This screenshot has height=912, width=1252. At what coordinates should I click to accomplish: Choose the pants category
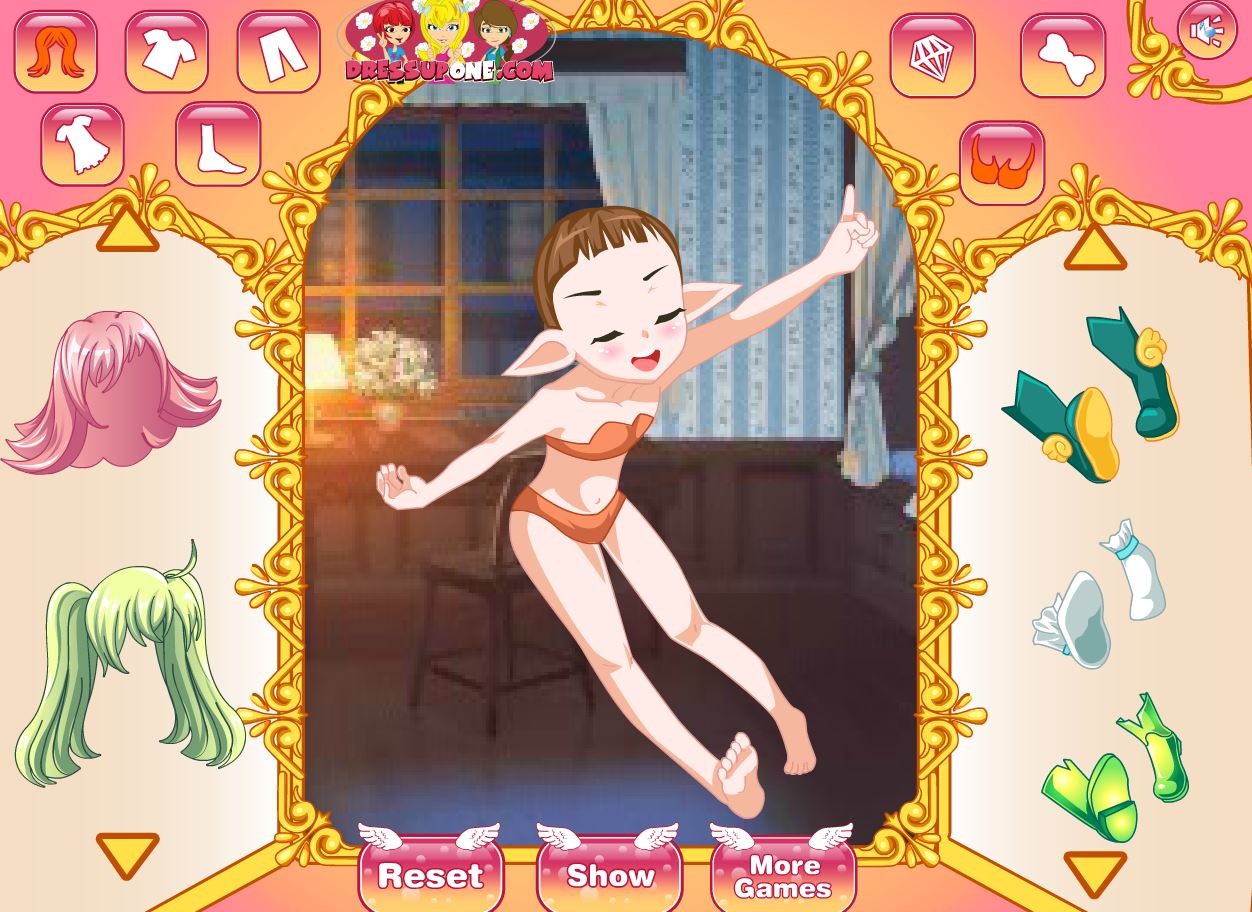coord(278,52)
